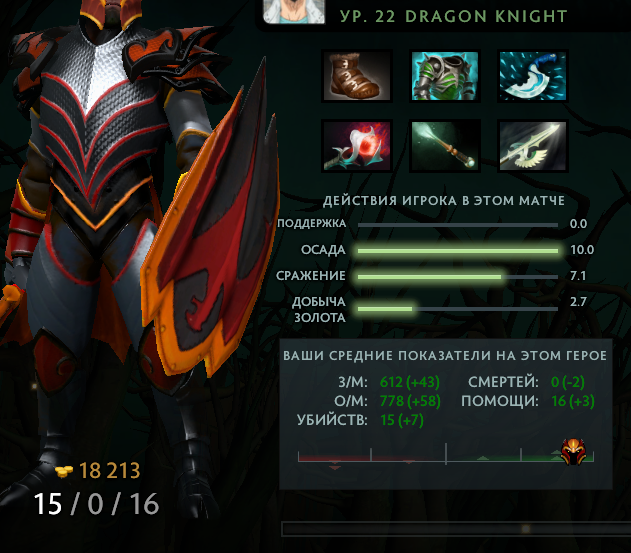Screen dimensions: 631x553
Task: Click the Assault Cuirass armor item
Action: (x=446, y=76)
